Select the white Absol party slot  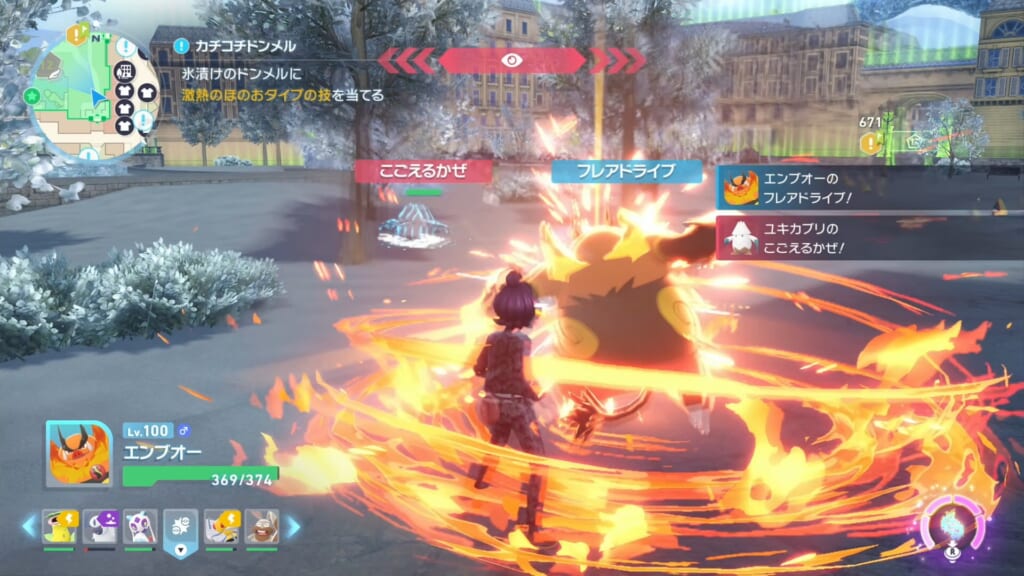point(99,526)
